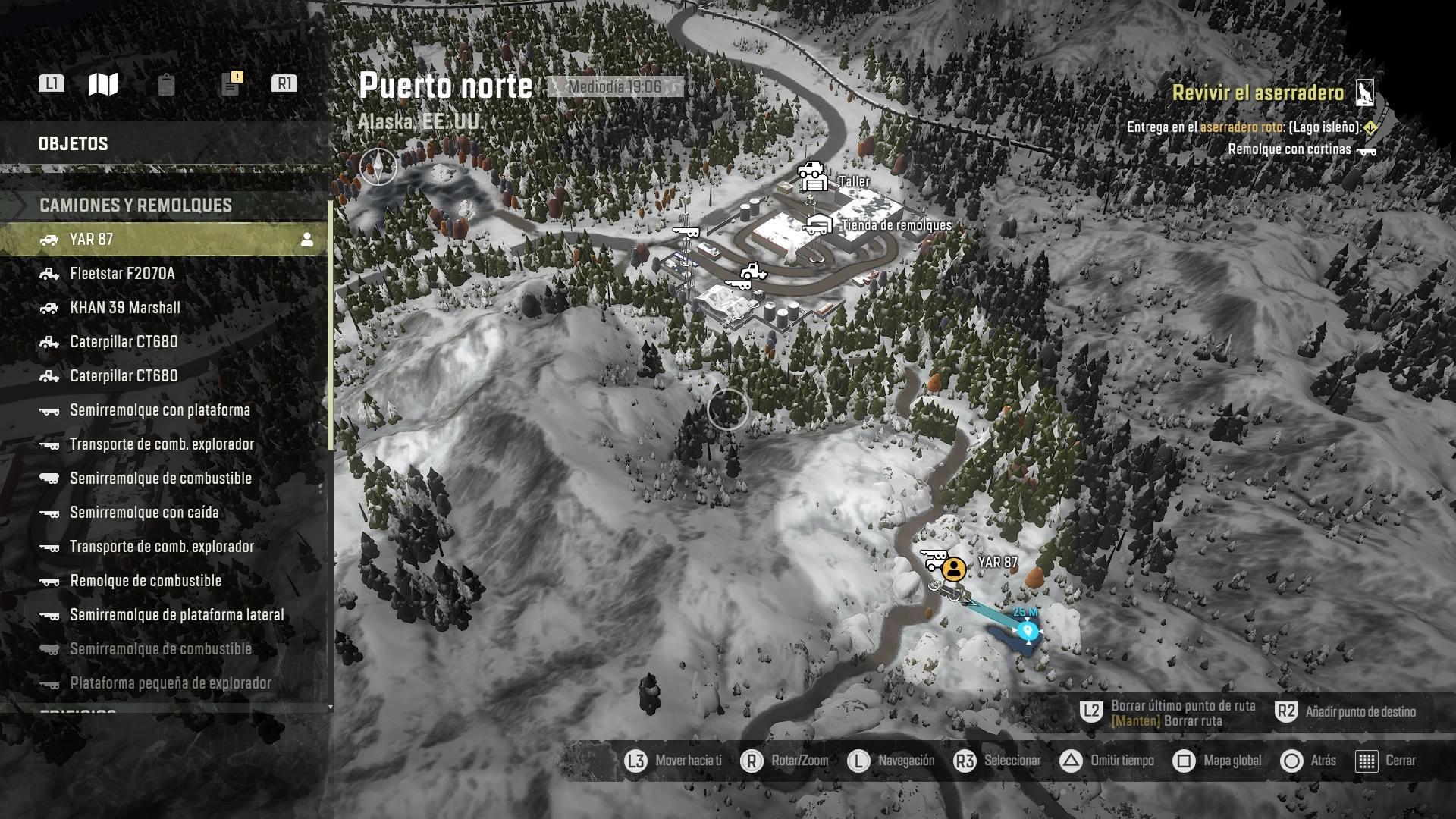Switch to the next tab with R1

[x=286, y=85]
